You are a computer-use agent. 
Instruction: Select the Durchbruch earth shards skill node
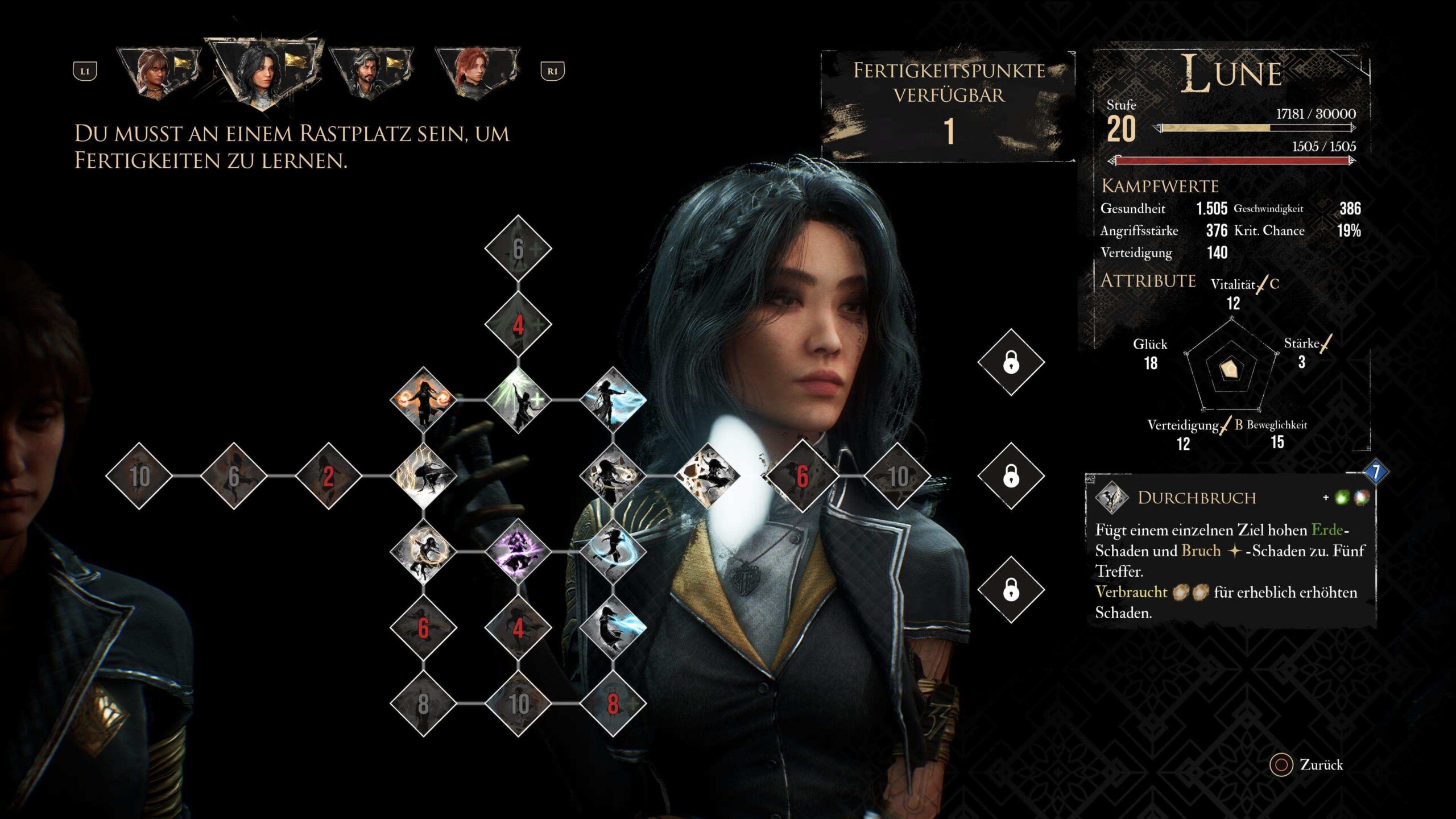pos(708,476)
